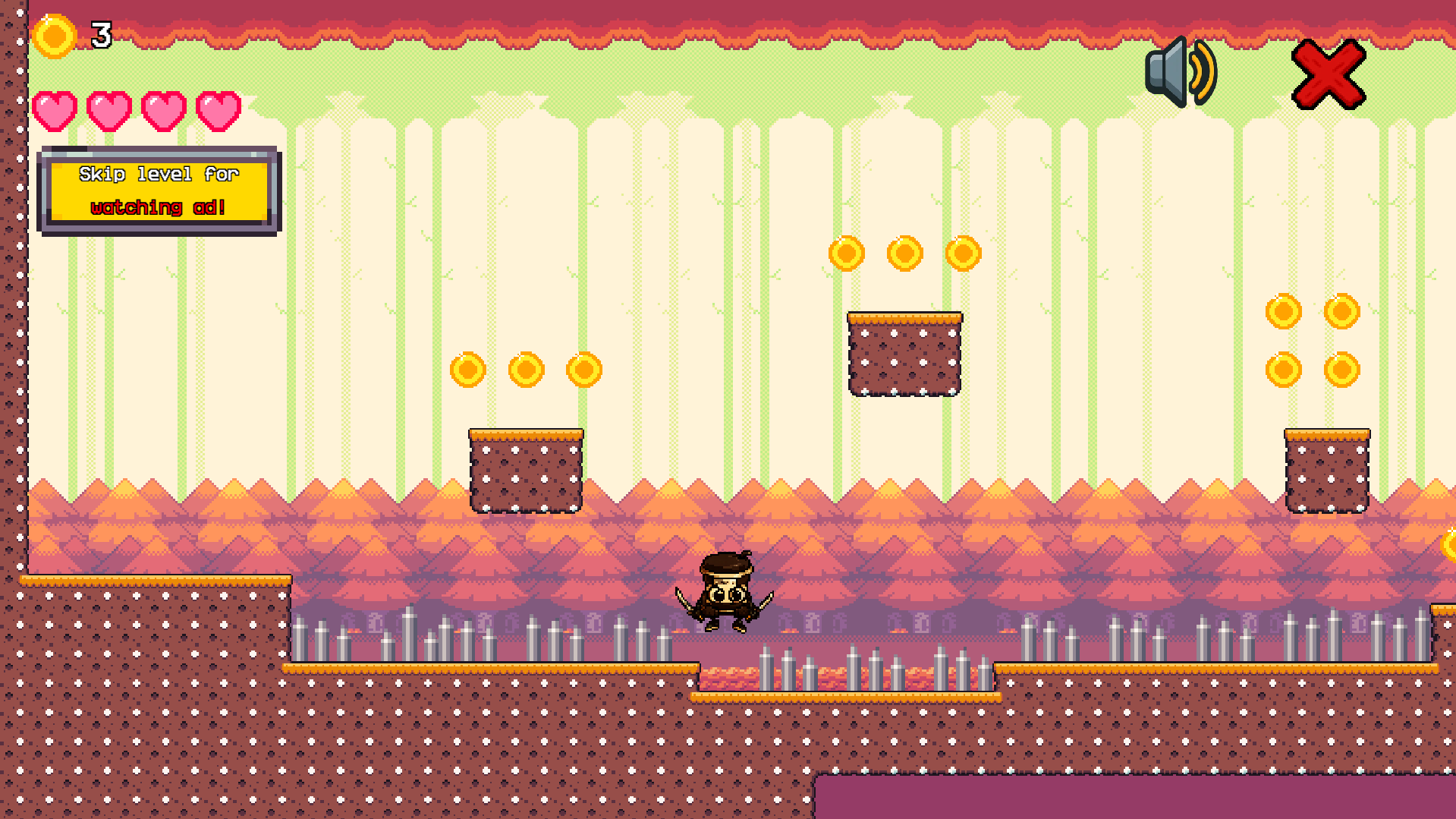Select the first pink heart
Image resolution: width=1456 pixels, height=819 pixels.
54,110
